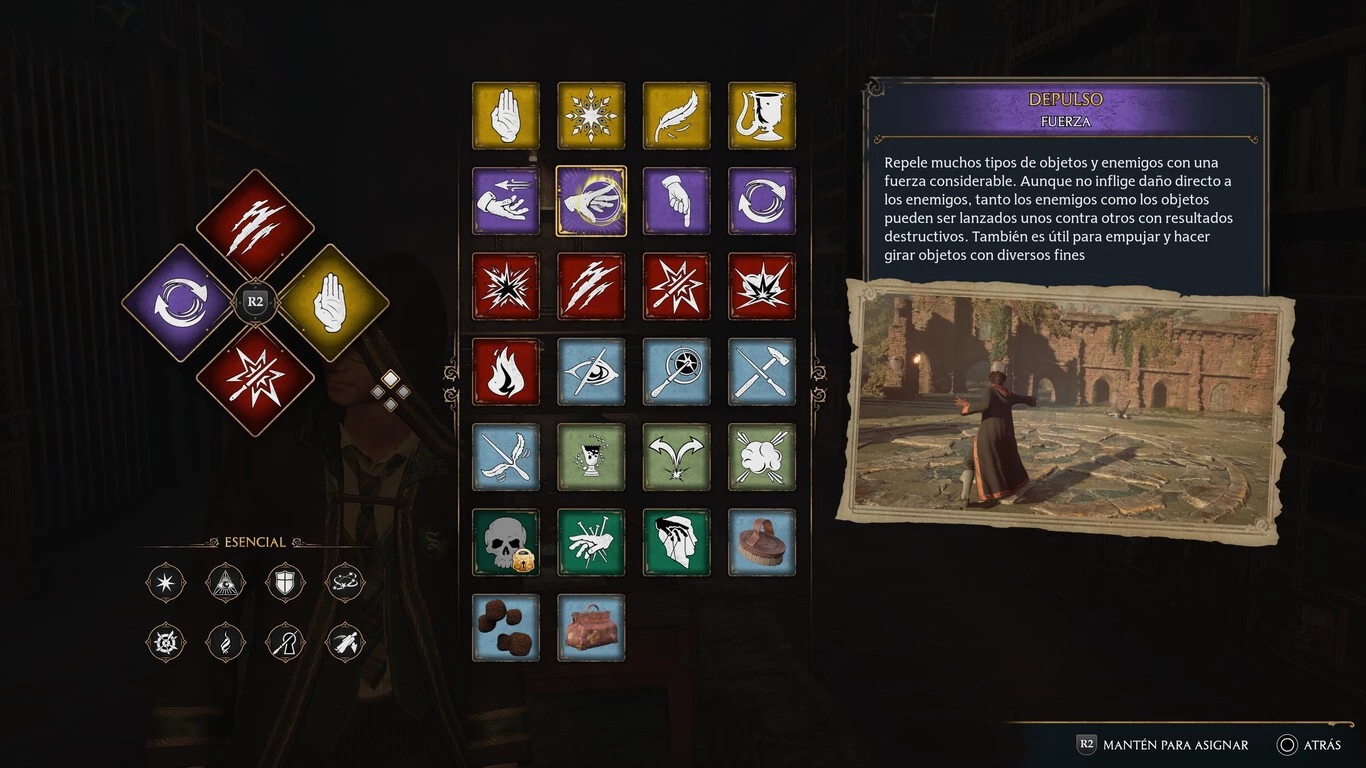
Task: Choose the purple downward-pointing hand Descendo spell
Action: [x=676, y=201]
